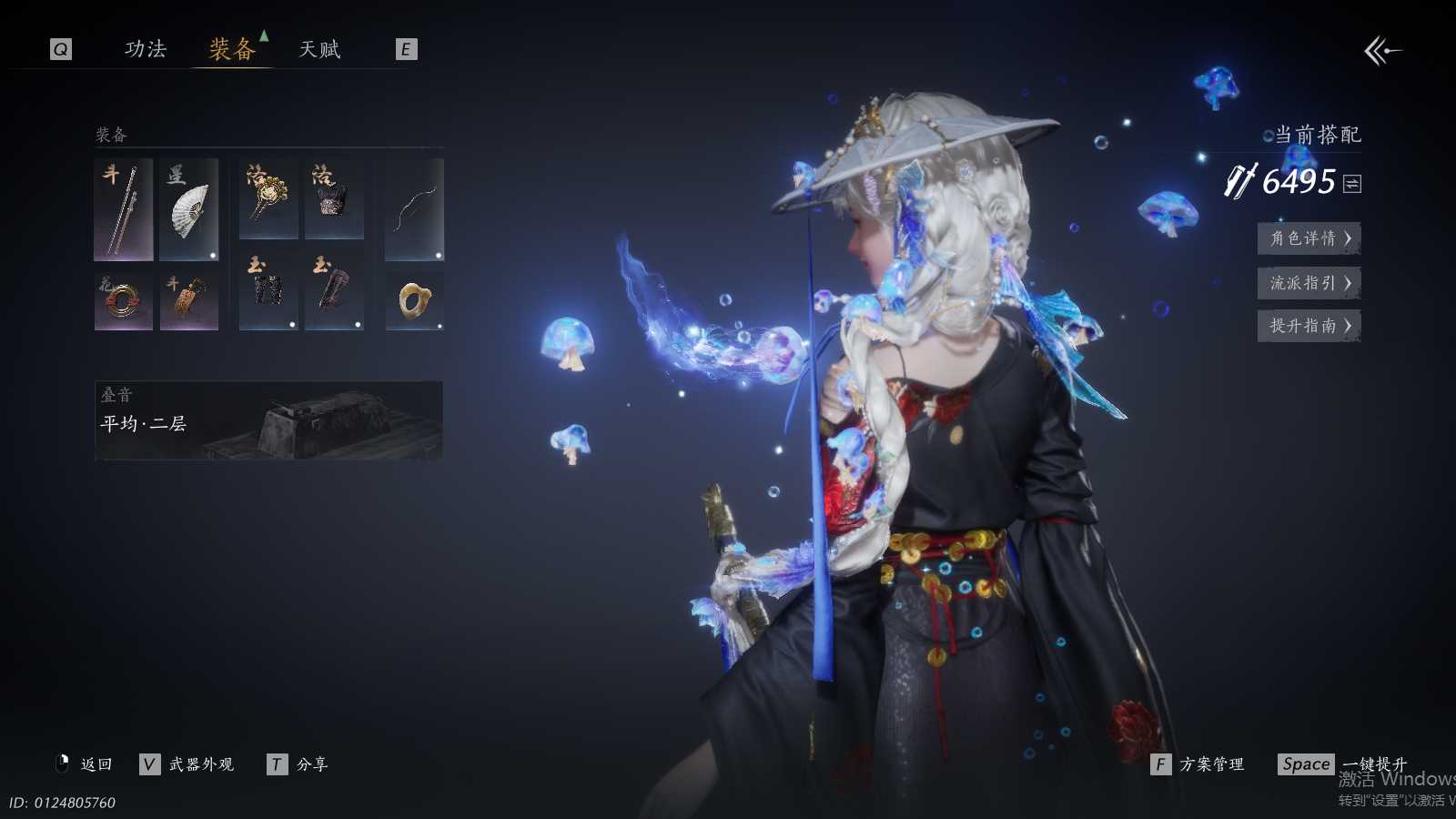Screen dimensions: 1456x819
Task: Choose the carved pendant slot
Action: pyautogui.click(x=189, y=300)
